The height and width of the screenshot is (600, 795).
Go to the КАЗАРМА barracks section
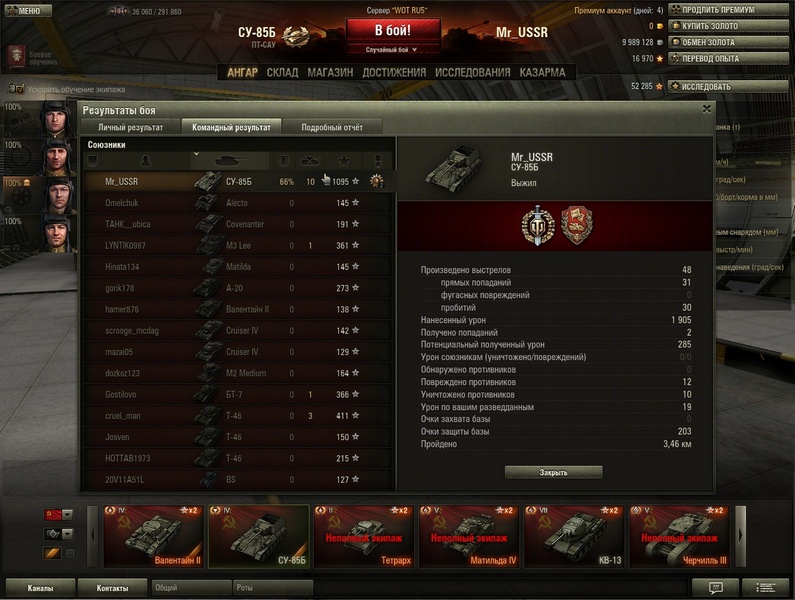543,73
